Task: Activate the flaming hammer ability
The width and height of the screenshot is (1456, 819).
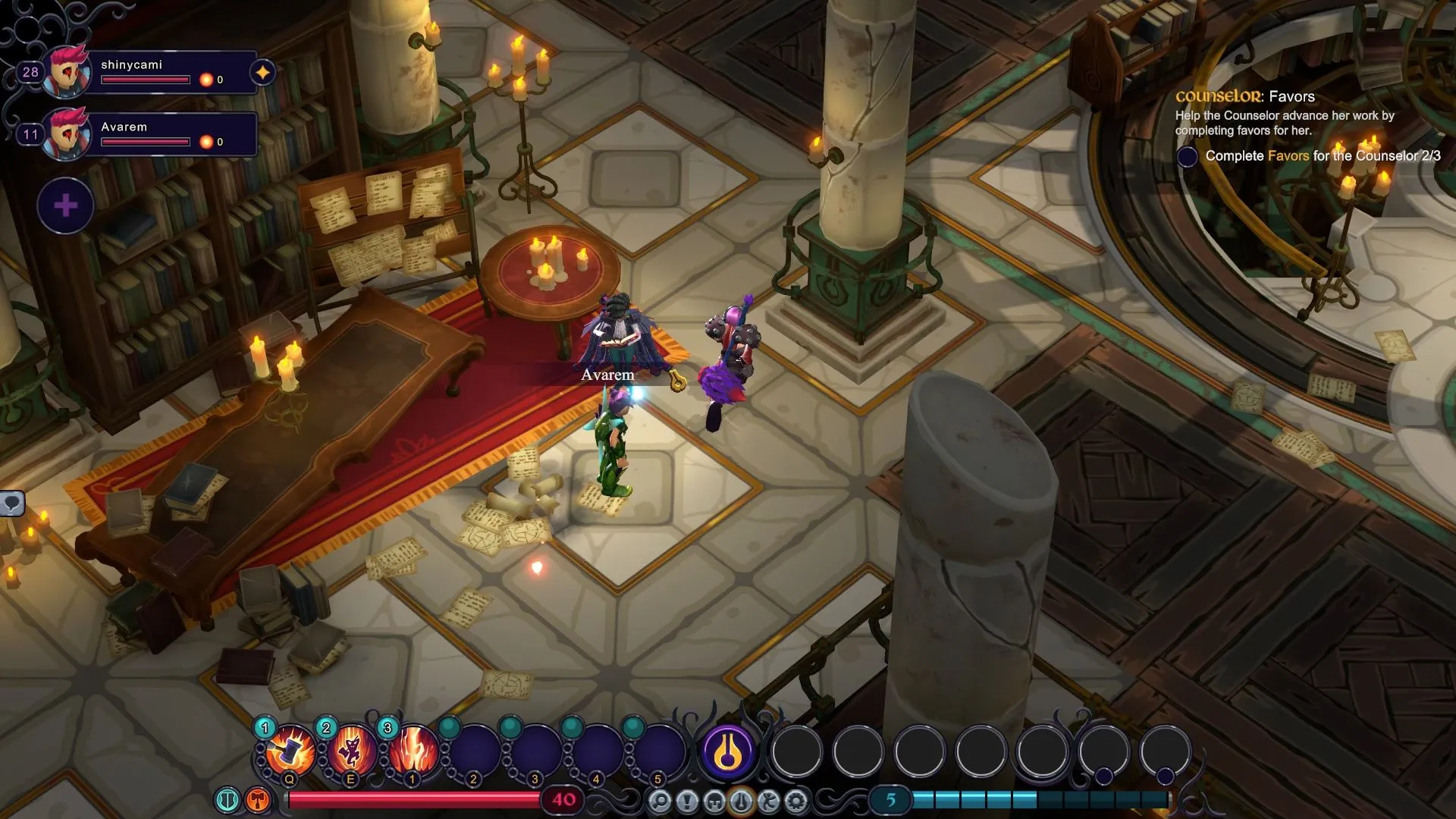Action: [290, 751]
